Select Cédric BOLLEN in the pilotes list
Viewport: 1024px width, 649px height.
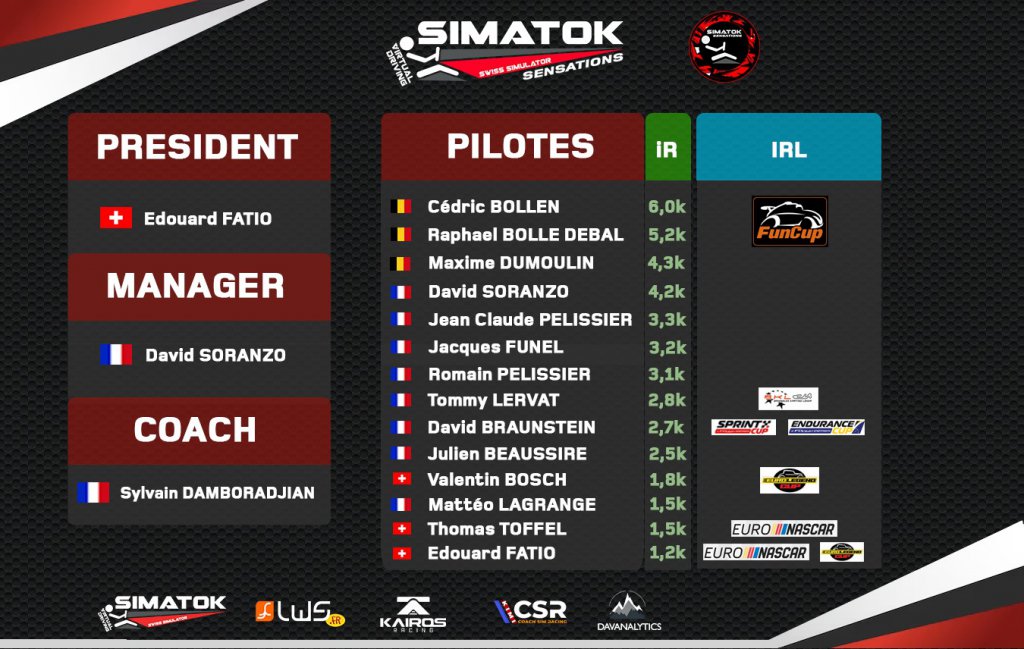(x=493, y=207)
